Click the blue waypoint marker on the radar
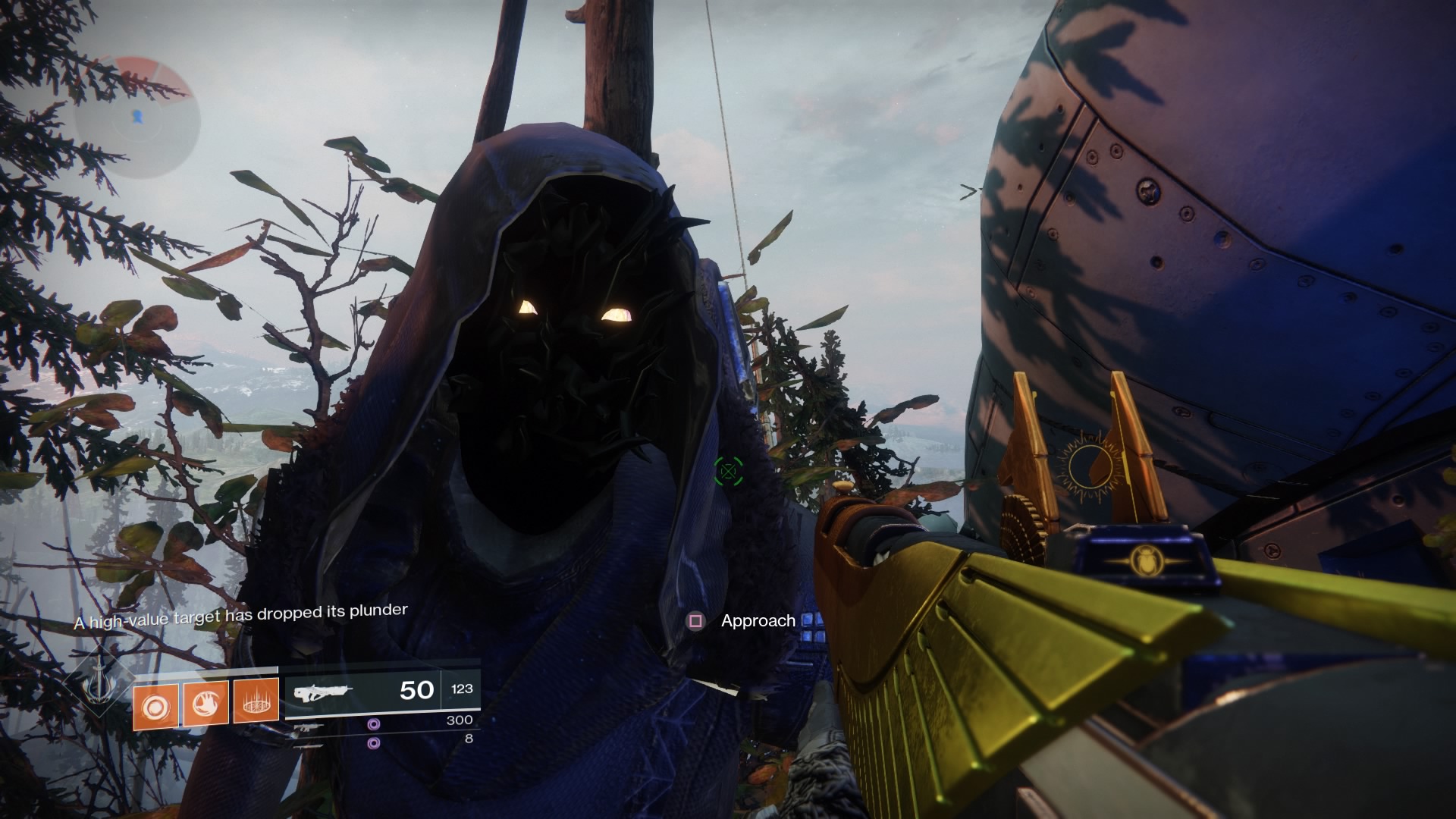The image size is (1456, 819). pyautogui.click(x=138, y=117)
